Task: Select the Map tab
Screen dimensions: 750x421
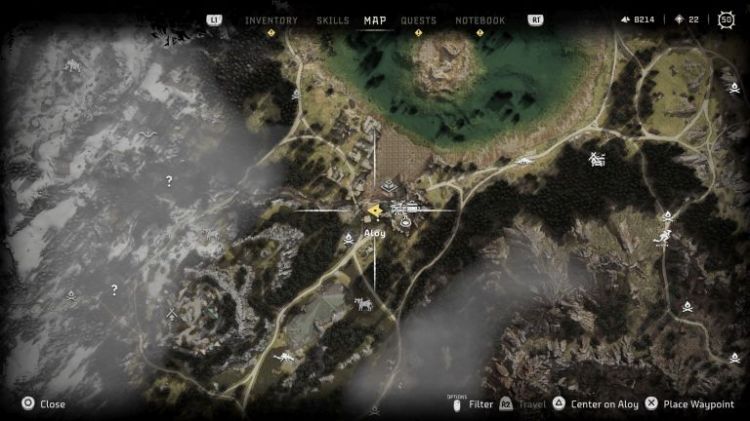Action: click(375, 20)
